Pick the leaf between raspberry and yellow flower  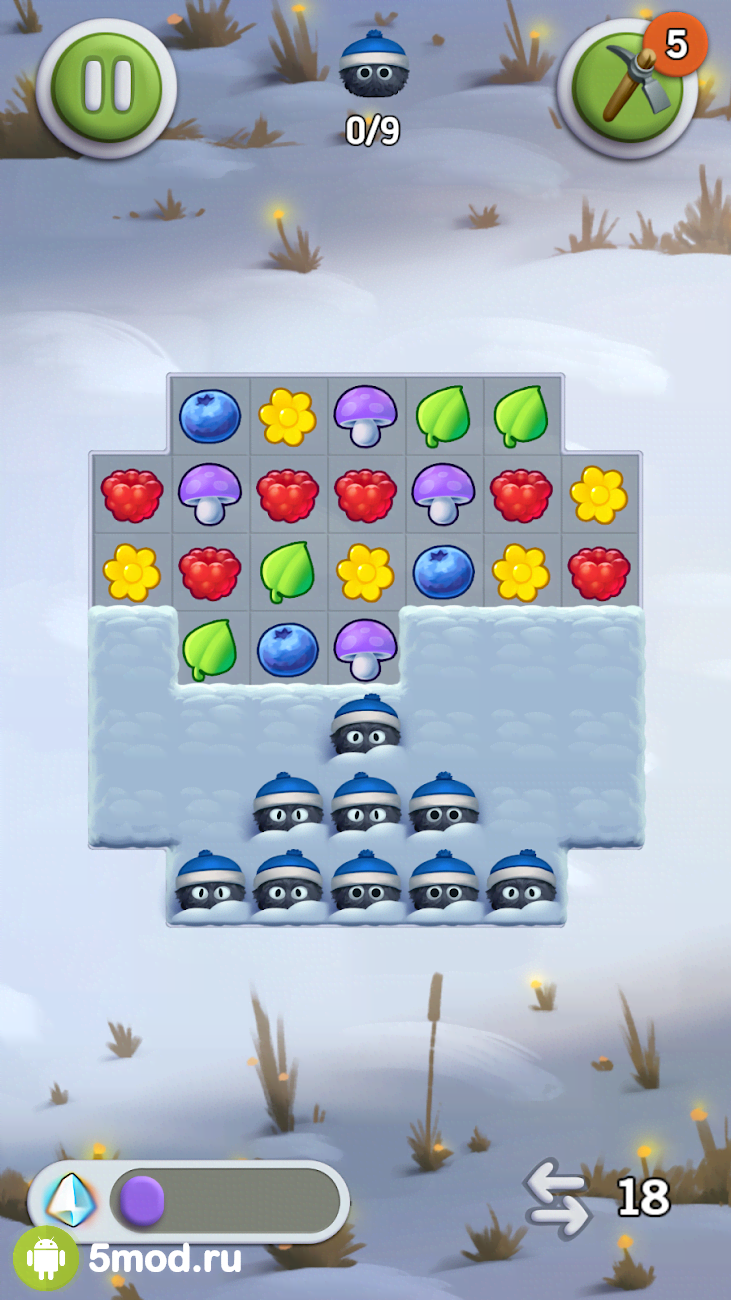[x=287, y=572]
